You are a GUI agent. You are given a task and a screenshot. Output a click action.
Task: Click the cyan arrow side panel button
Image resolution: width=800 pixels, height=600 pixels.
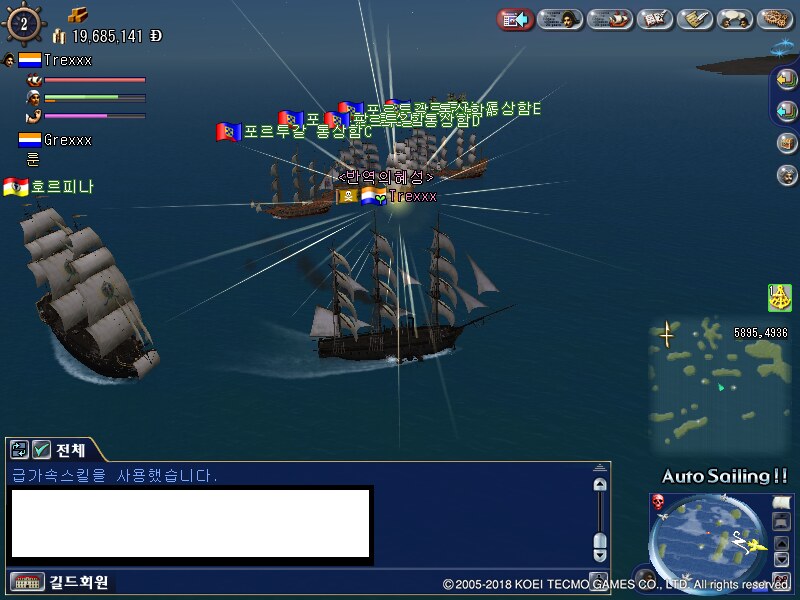coord(786,110)
